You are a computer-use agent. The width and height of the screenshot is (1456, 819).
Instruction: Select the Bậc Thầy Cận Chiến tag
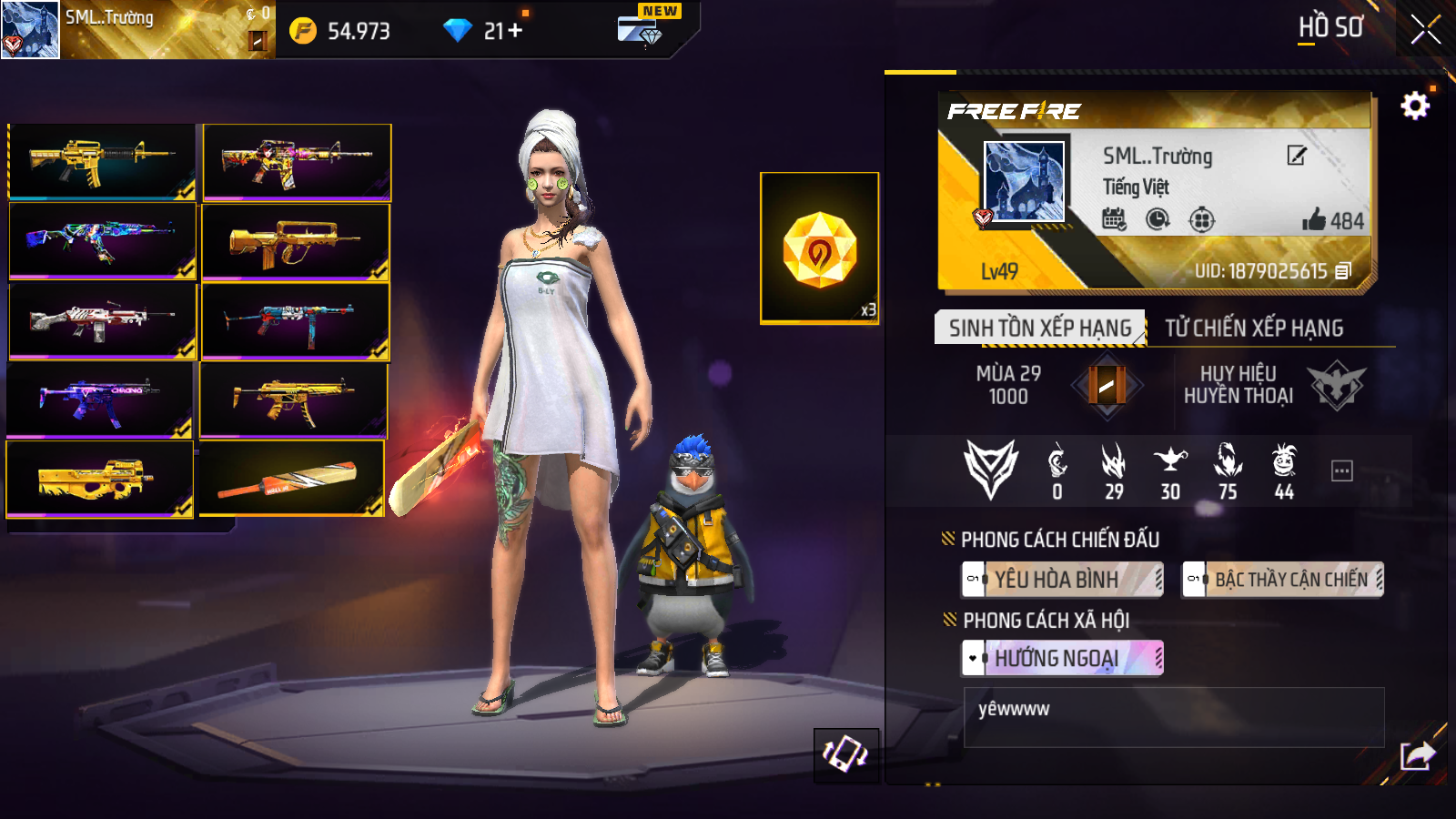1282,580
